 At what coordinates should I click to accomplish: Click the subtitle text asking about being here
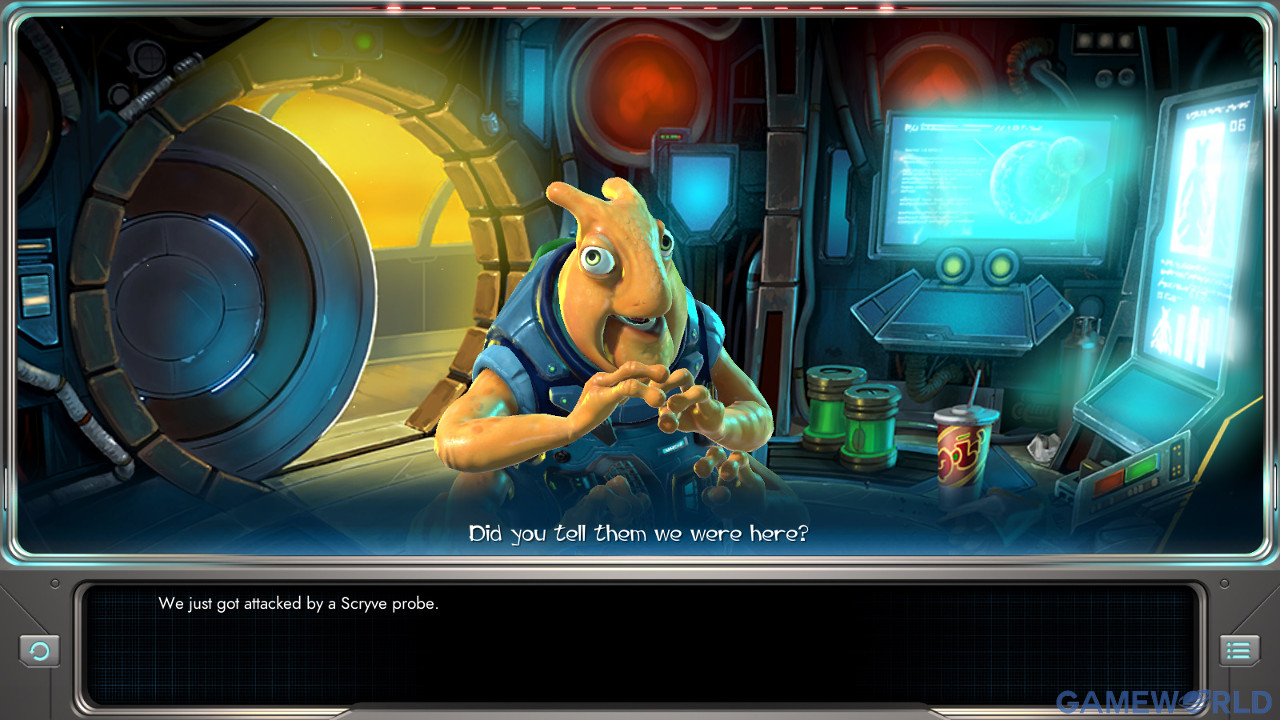(x=640, y=533)
